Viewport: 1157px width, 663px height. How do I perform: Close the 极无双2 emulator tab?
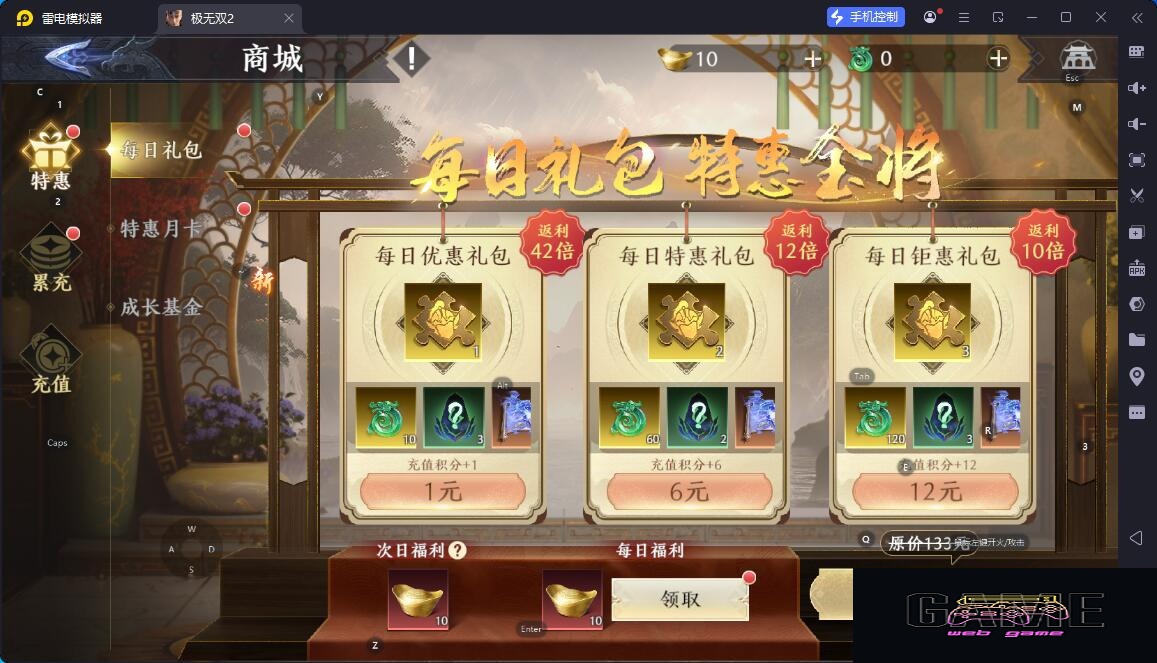[289, 18]
